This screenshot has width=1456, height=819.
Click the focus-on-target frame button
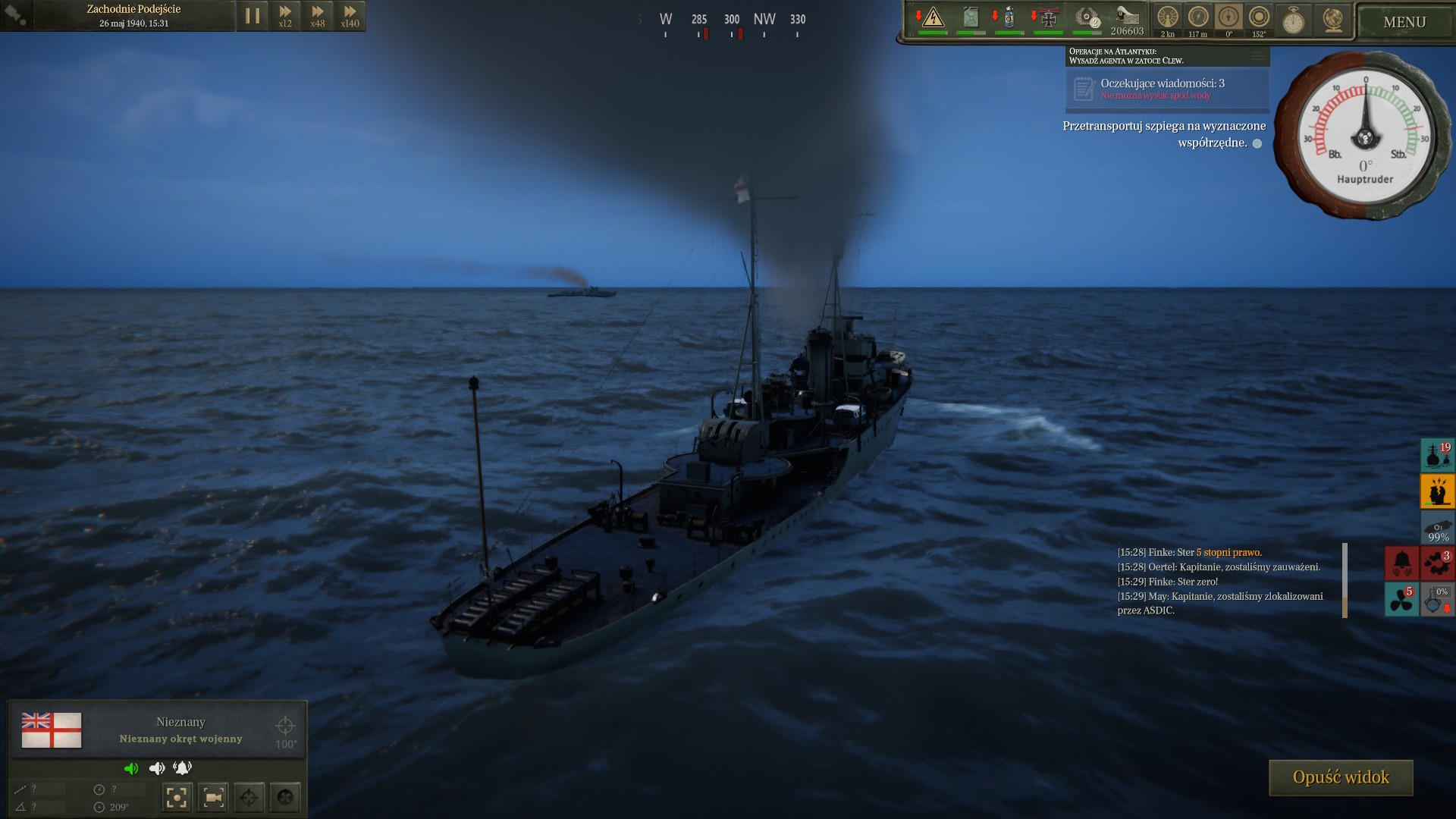(177, 797)
